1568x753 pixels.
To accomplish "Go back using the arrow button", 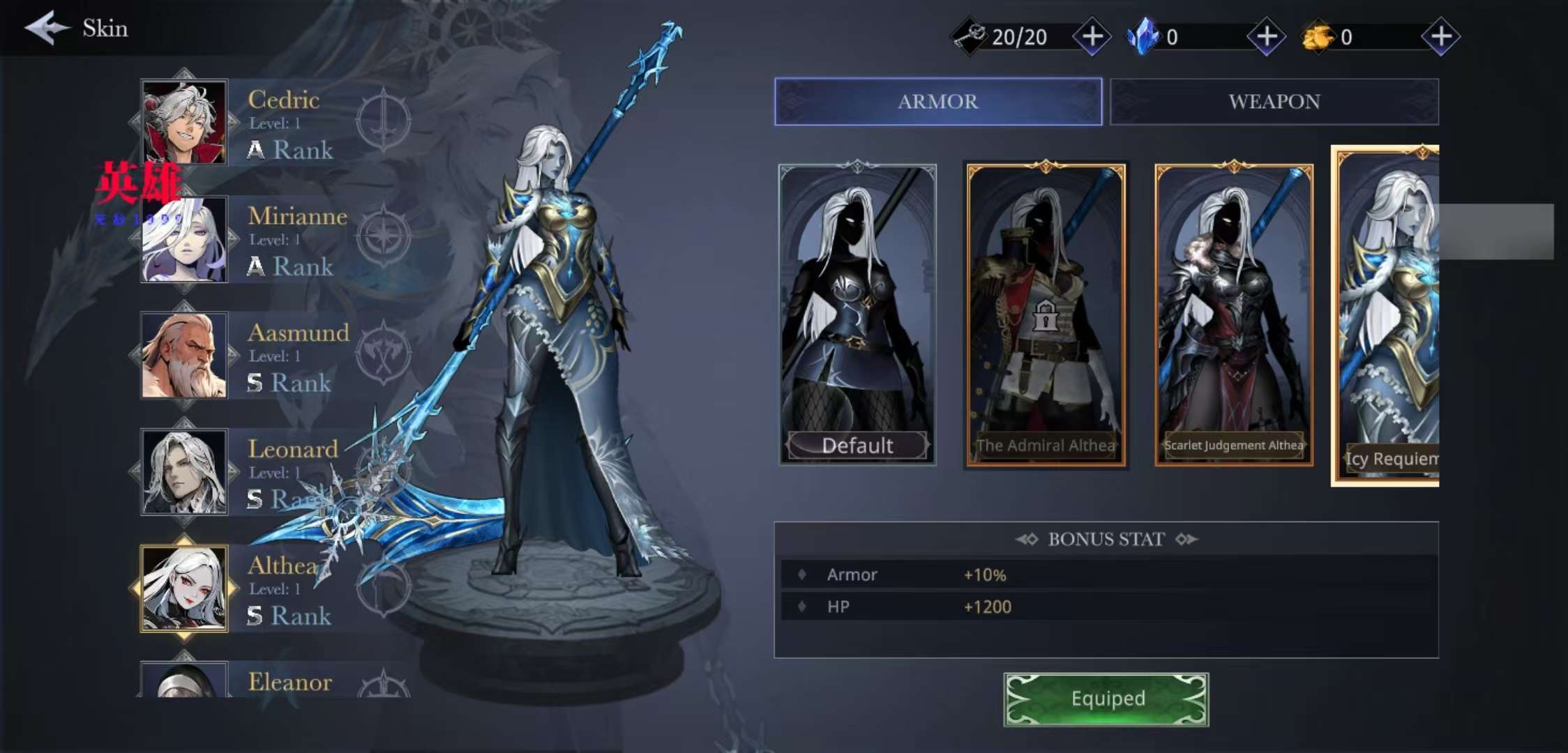I will pyautogui.click(x=46, y=28).
